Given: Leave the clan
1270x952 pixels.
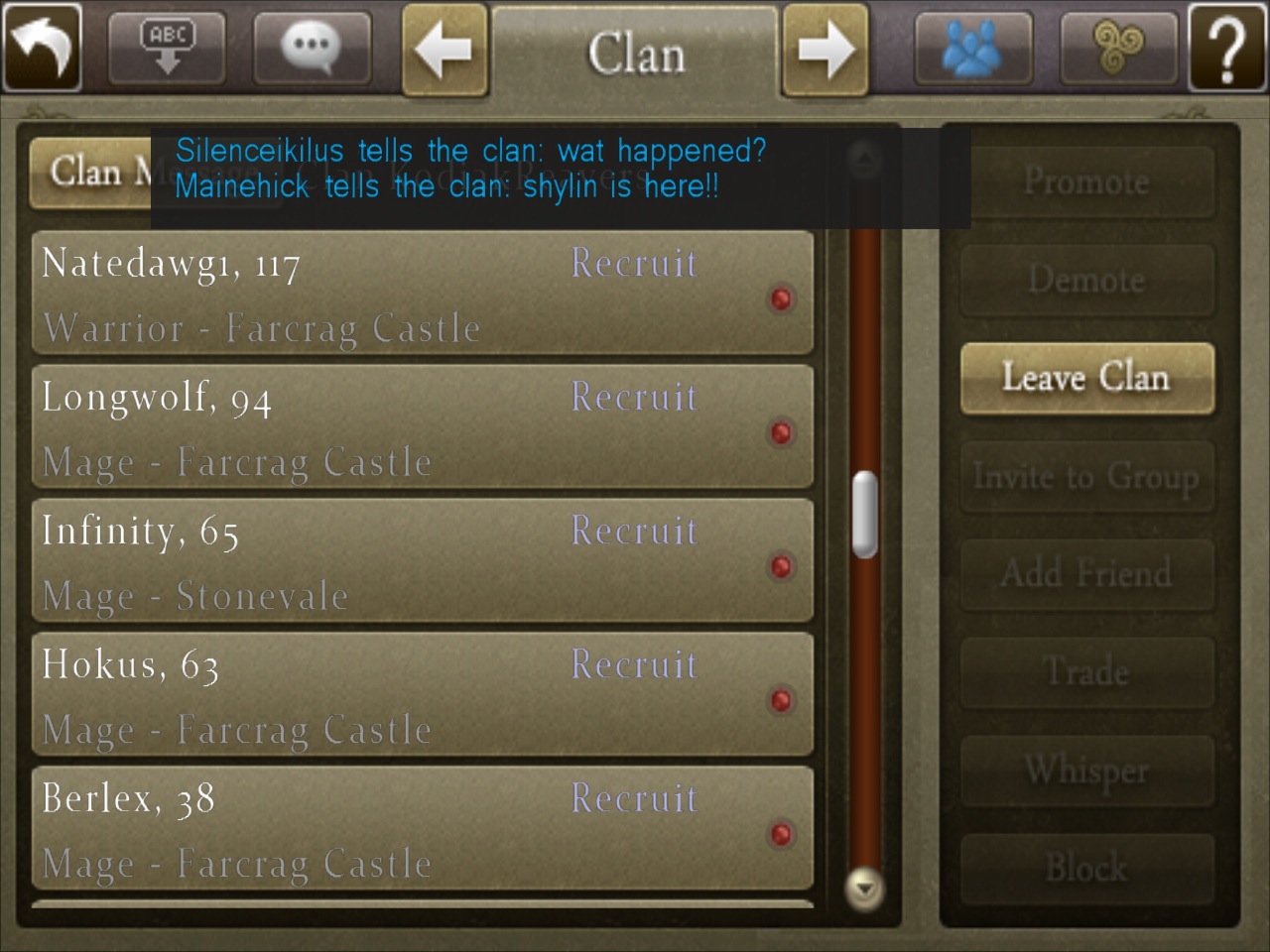Looking at the screenshot, I should (1086, 379).
